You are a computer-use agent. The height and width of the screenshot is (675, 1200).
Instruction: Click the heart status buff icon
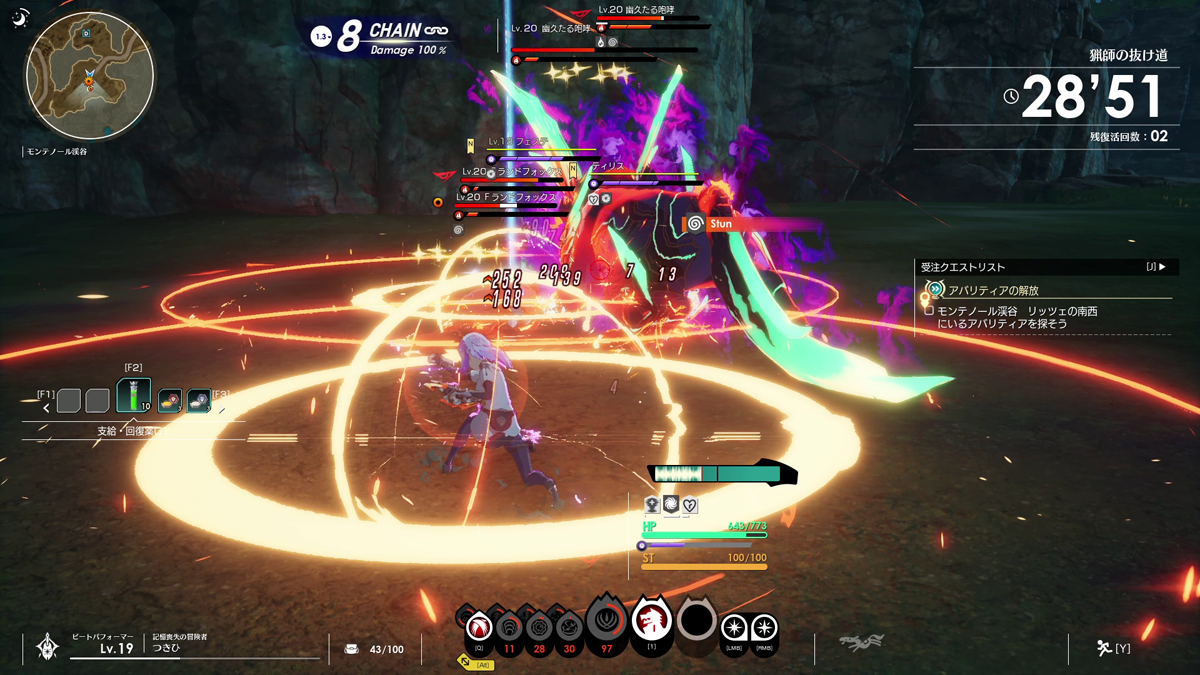(690, 505)
